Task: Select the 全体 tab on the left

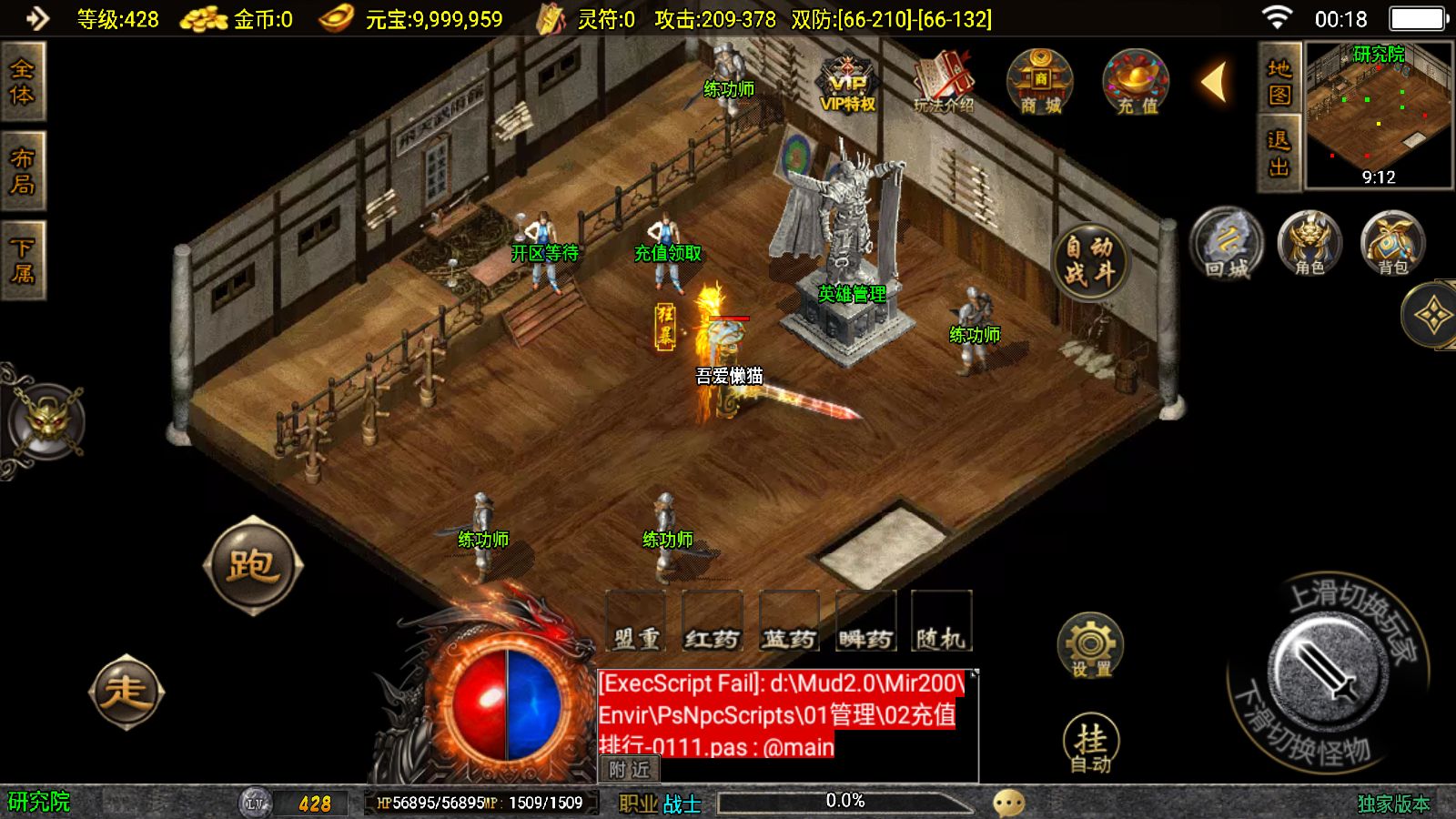Action: pos(23,82)
